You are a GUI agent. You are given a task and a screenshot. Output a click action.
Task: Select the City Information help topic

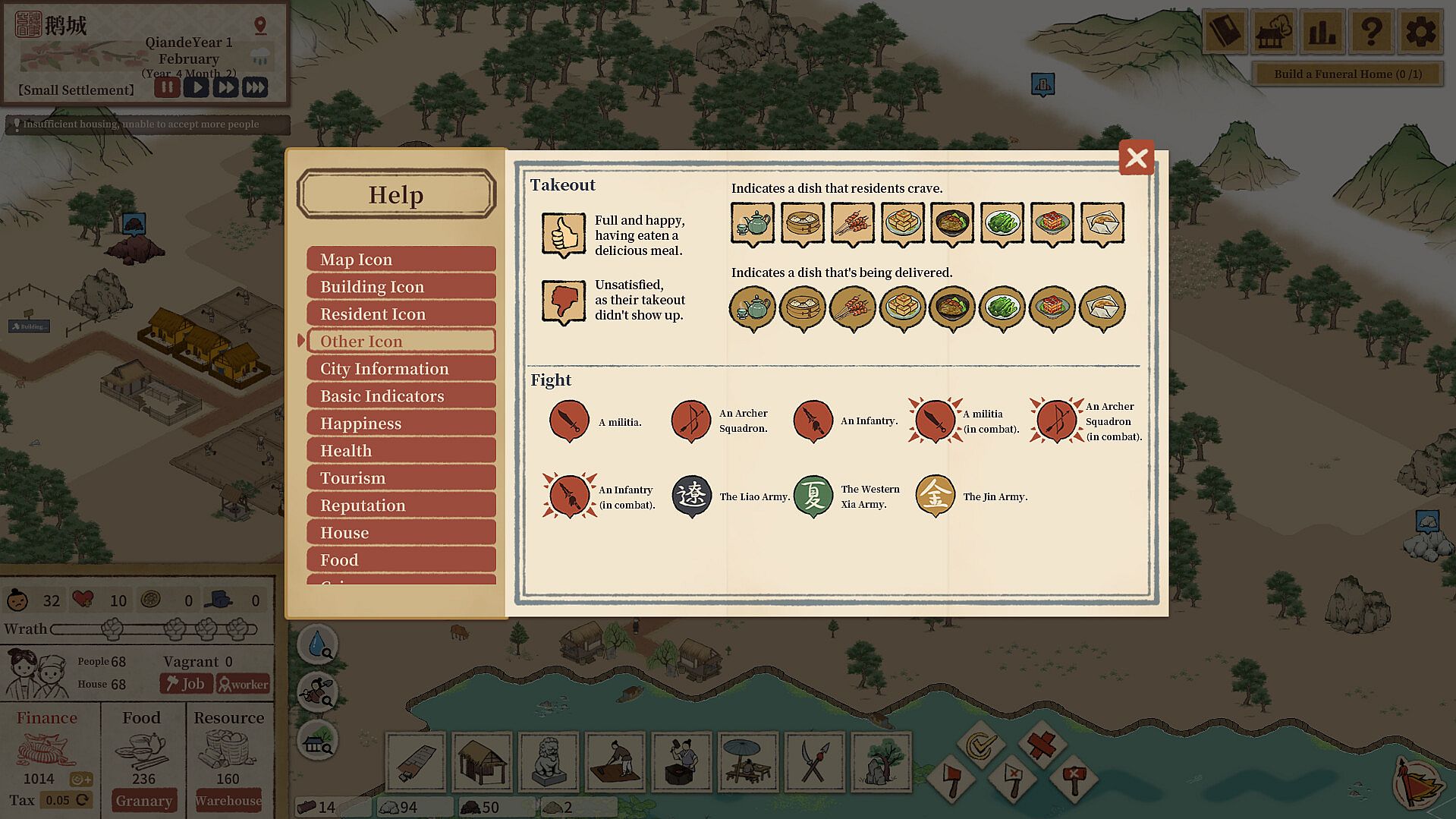401,369
